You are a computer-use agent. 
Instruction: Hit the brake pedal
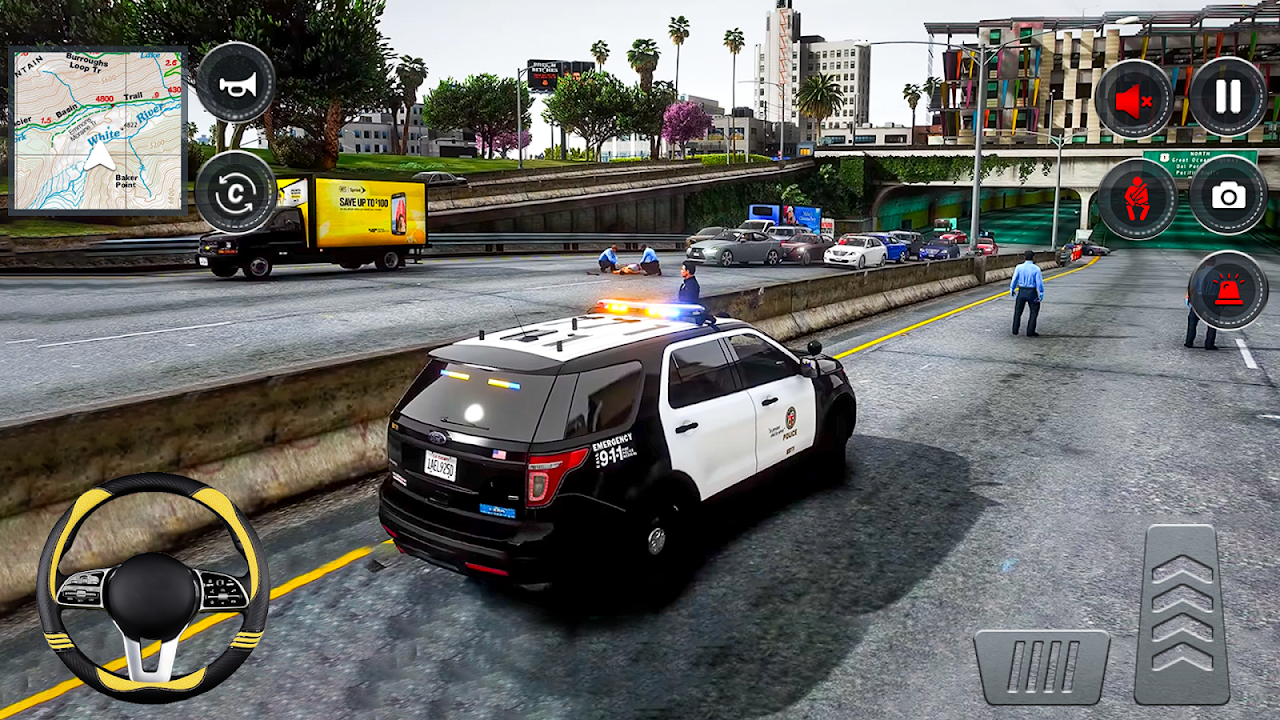[x=1042, y=666]
